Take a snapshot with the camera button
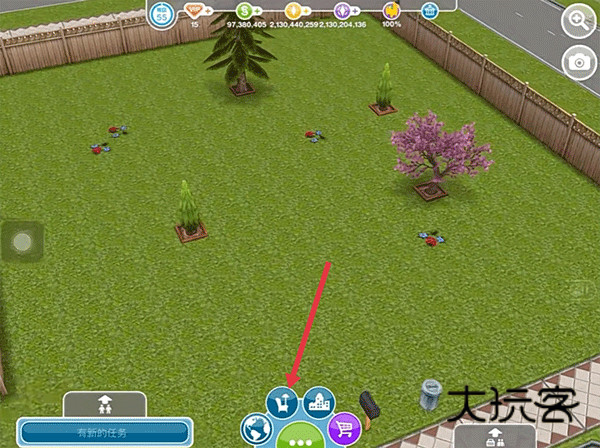Image resolution: width=600 pixels, height=448 pixels. point(578,60)
